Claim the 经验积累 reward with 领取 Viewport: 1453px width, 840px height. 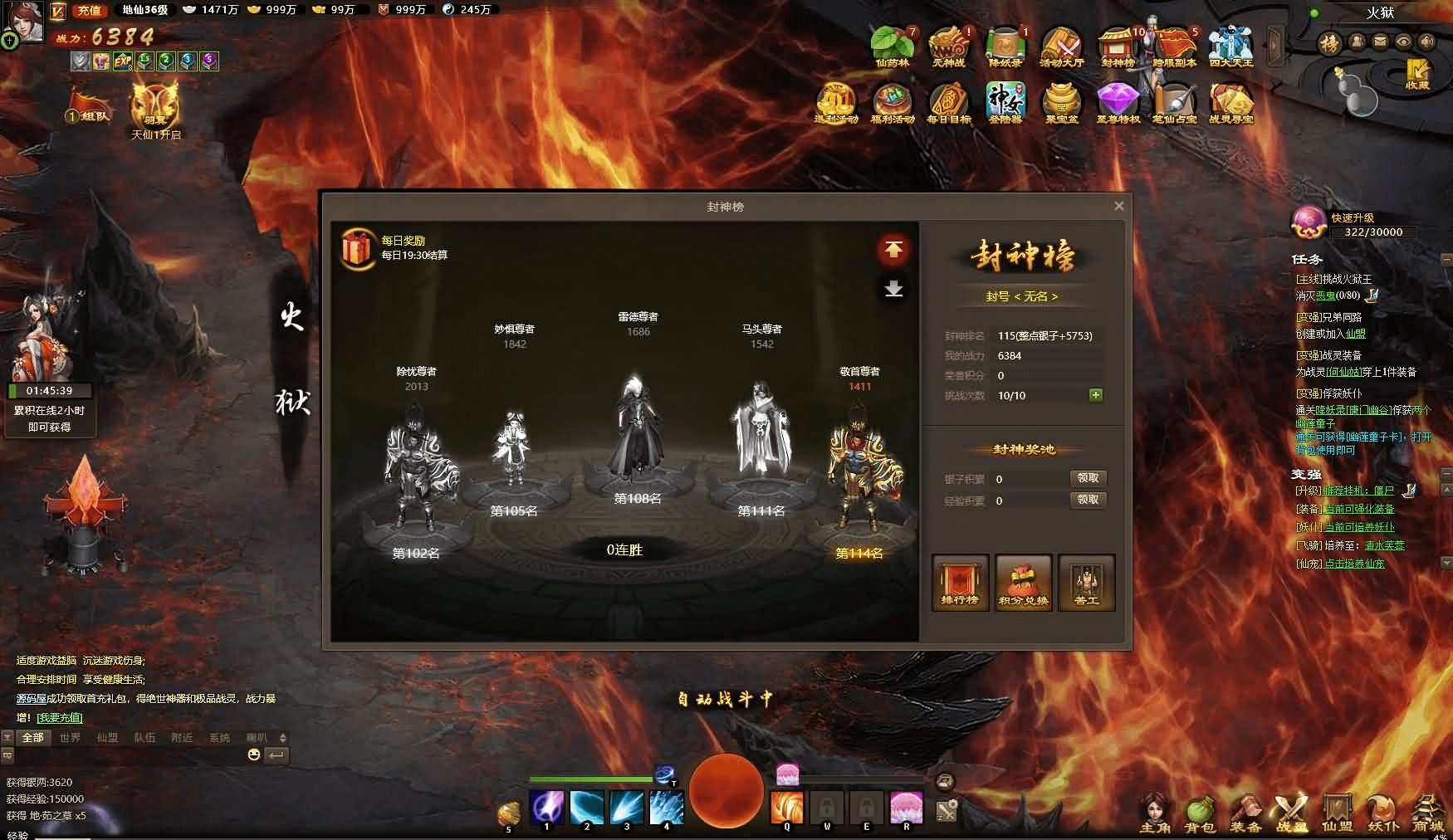[1087, 500]
